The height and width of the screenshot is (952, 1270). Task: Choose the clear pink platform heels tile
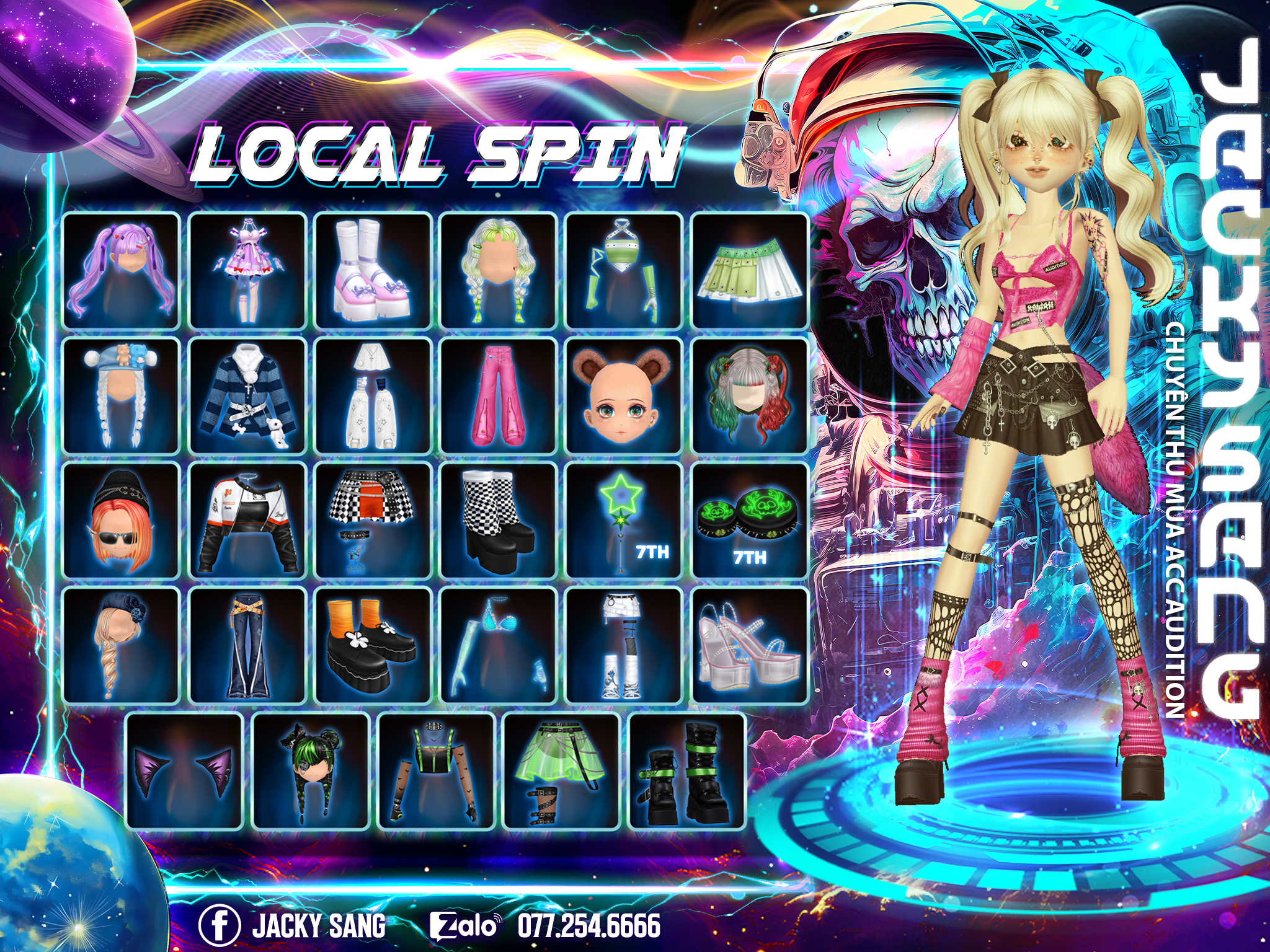click(x=750, y=646)
